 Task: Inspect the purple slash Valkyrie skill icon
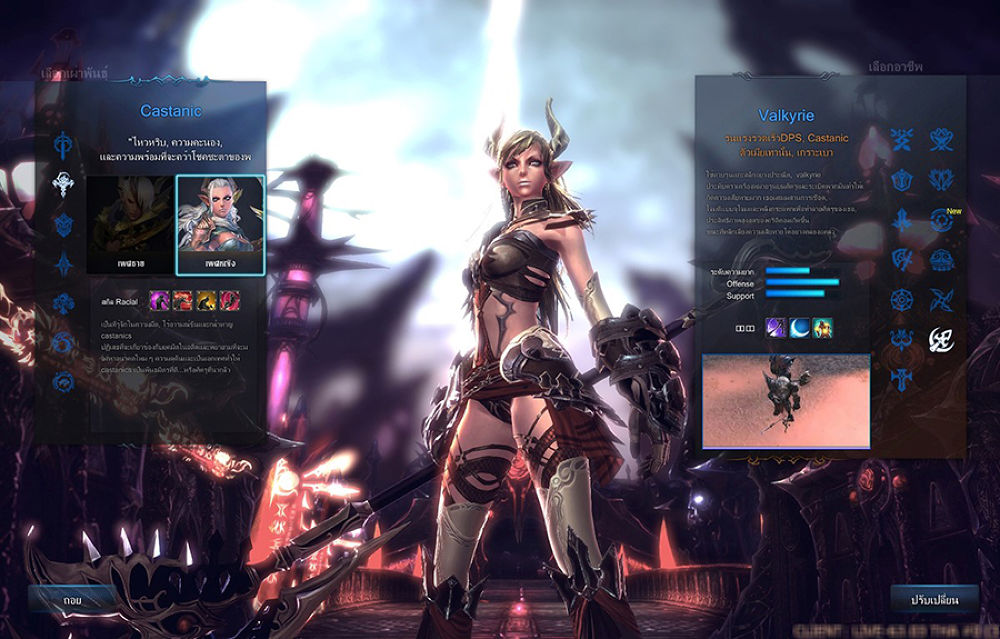776,327
